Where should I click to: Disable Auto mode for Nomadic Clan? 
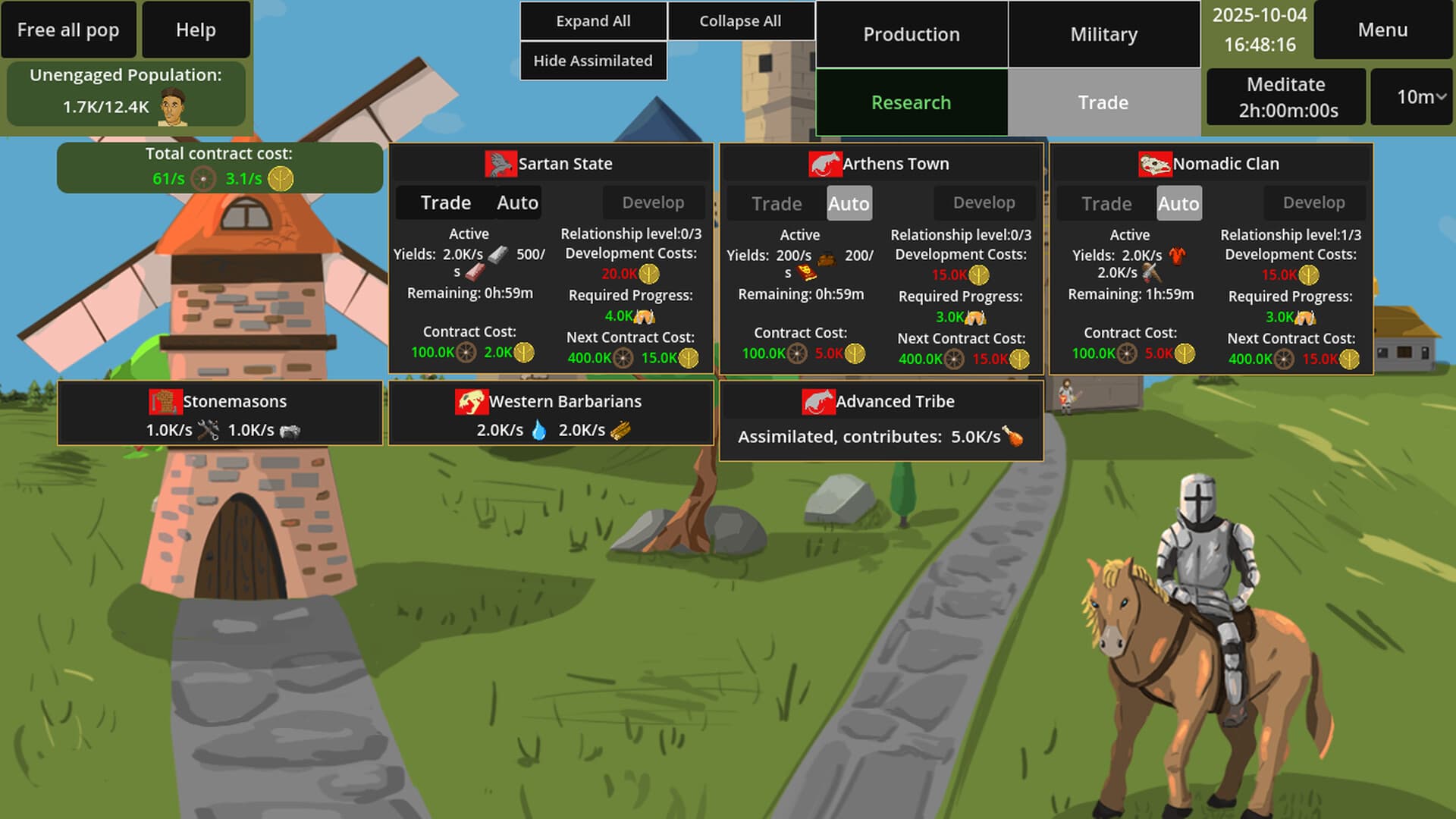[1178, 203]
